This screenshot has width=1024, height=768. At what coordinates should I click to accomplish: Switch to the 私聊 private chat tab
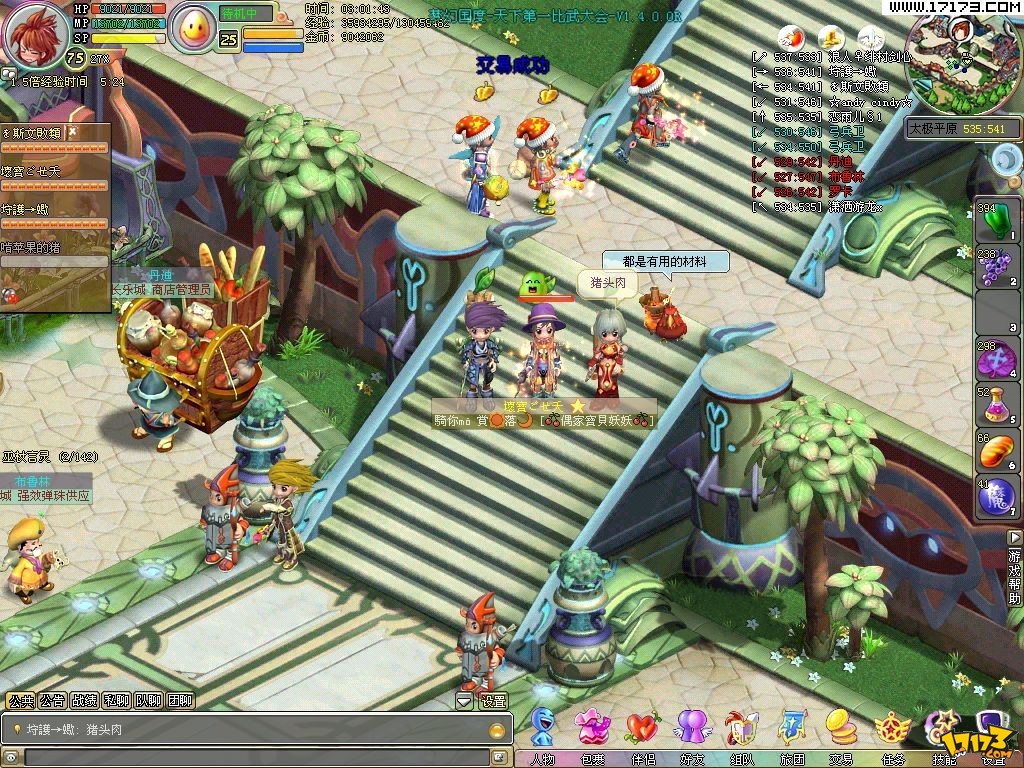pyautogui.click(x=117, y=701)
